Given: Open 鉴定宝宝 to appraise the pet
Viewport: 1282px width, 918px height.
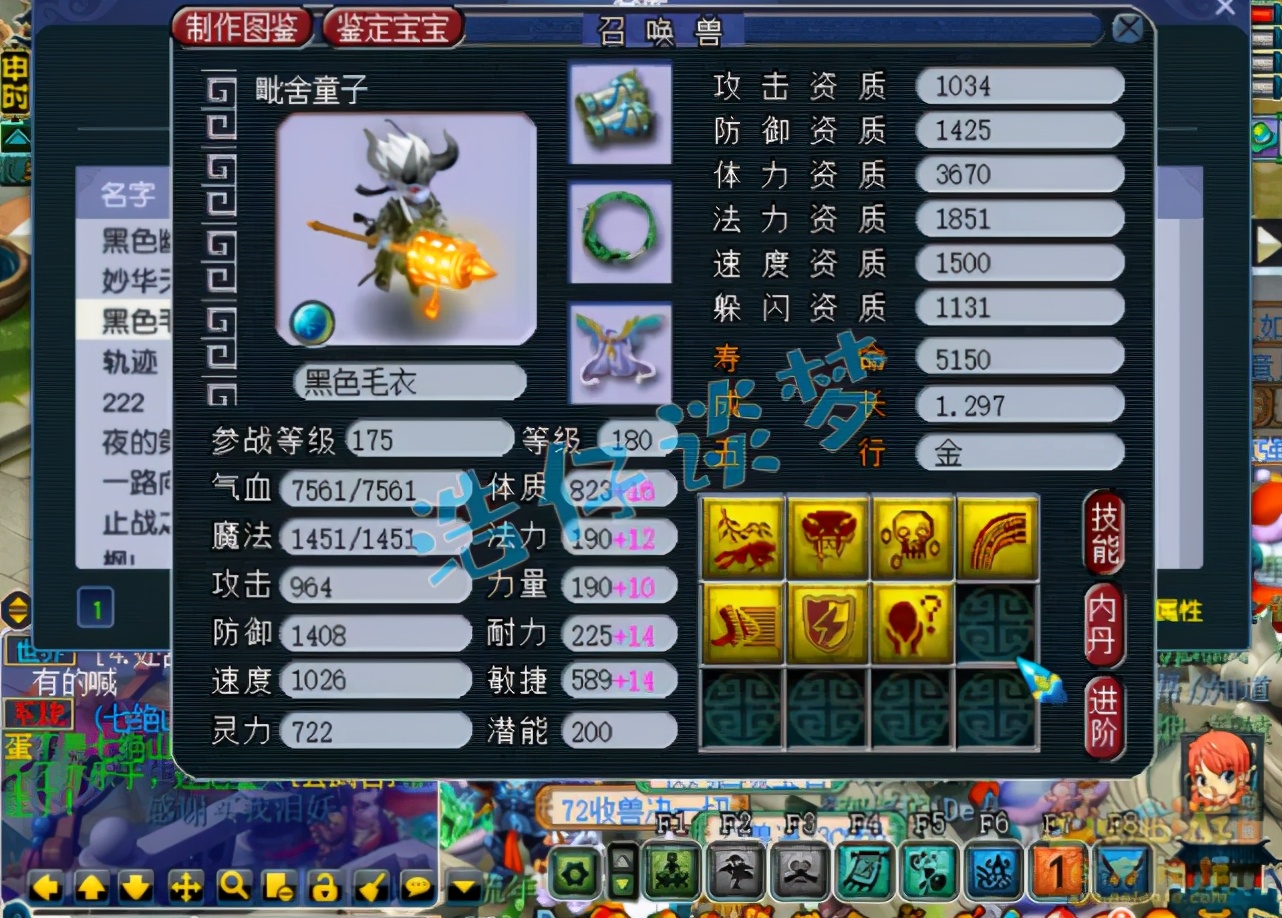Looking at the screenshot, I should [x=390, y=28].
